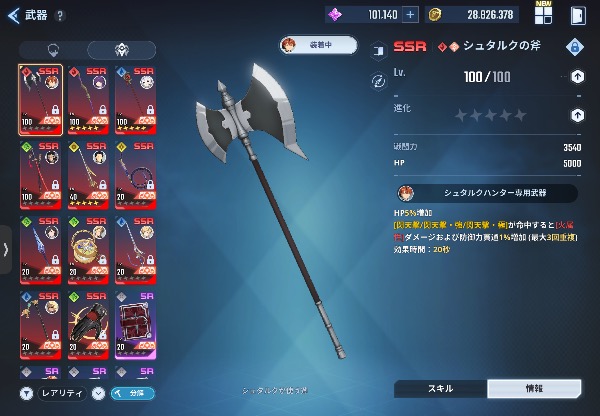Screen dimensions: 600x416
Task: Upgrade the weapon level with the arrow button
Action: (x=577, y=77)
